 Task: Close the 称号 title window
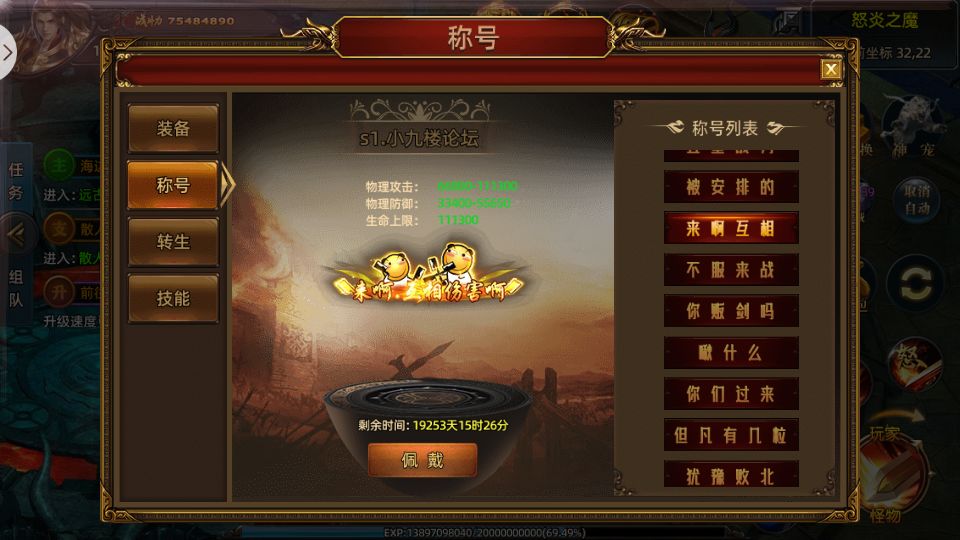pyautogui.click(x=830, y=69)
